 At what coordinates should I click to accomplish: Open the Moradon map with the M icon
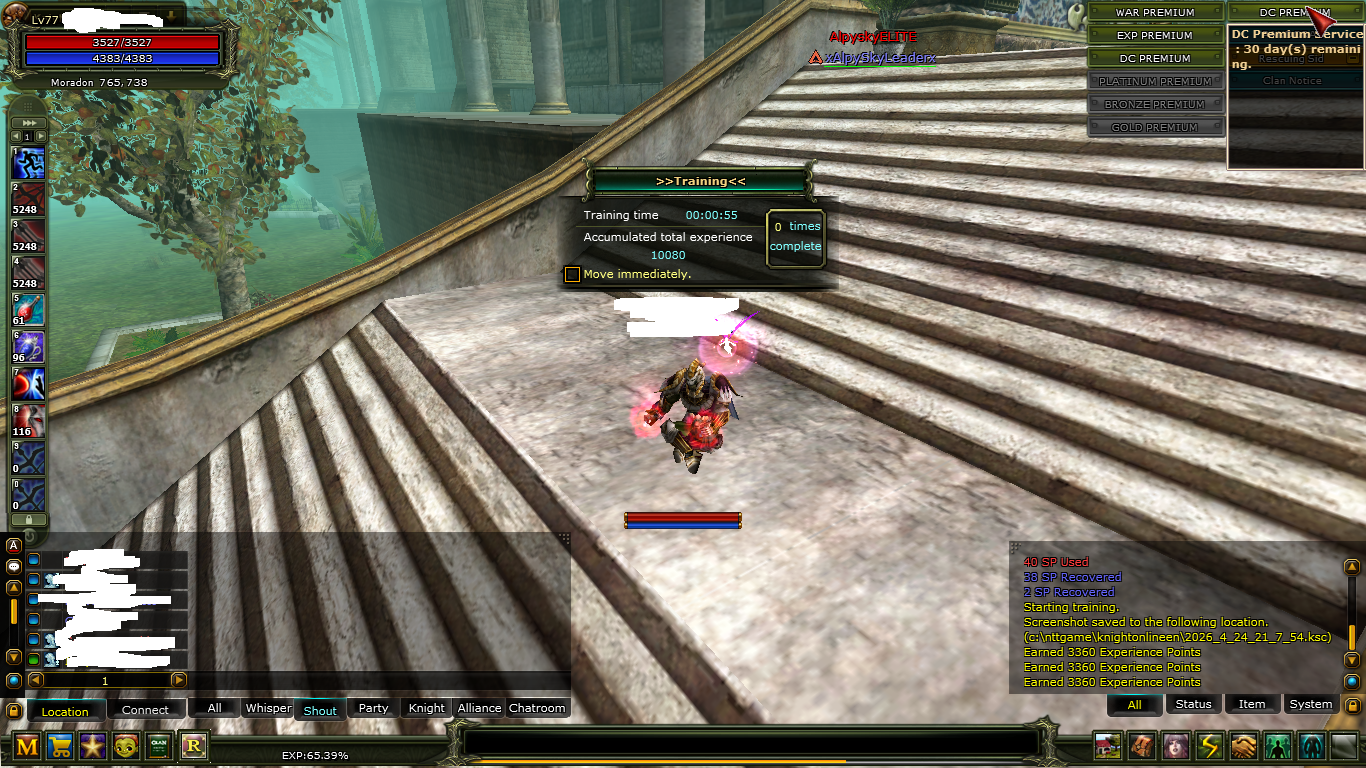click(x=27, y=746)
